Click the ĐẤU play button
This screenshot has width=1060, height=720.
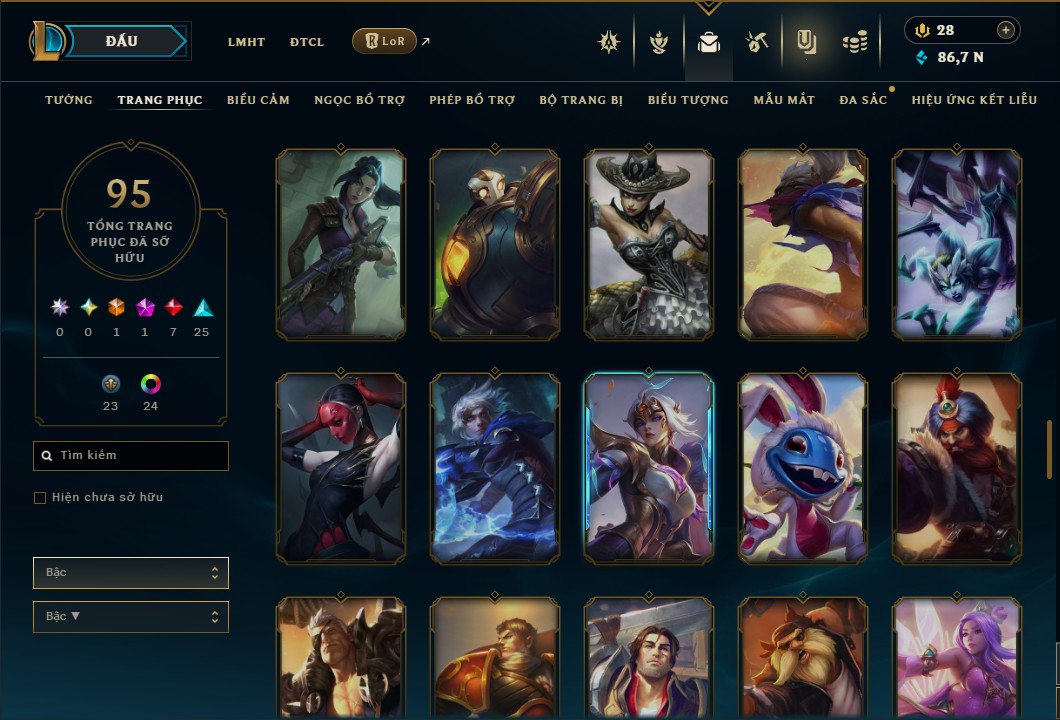tap(122, 41)
